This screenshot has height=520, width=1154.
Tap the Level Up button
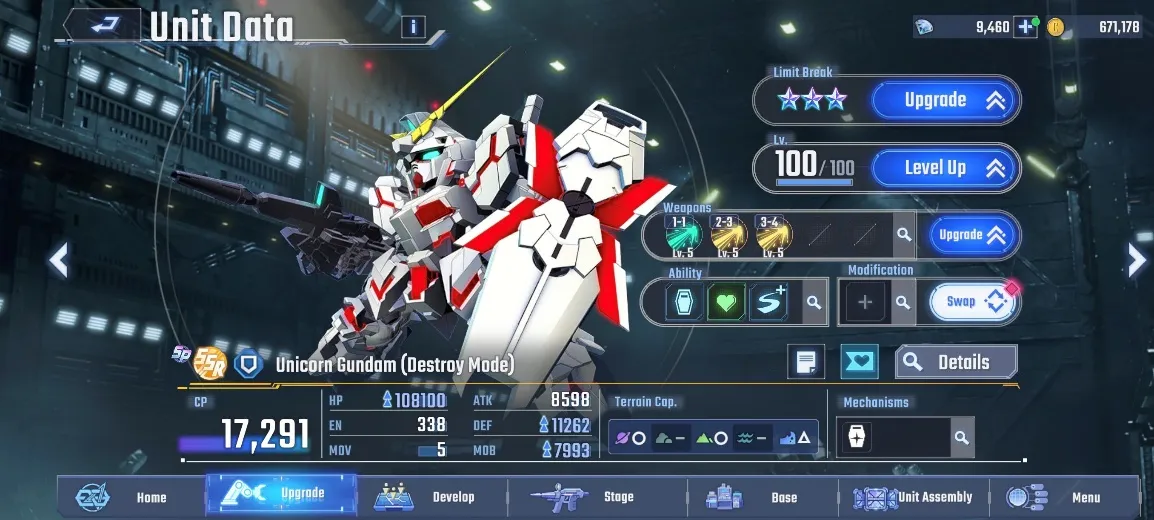[x=944, y=168]
